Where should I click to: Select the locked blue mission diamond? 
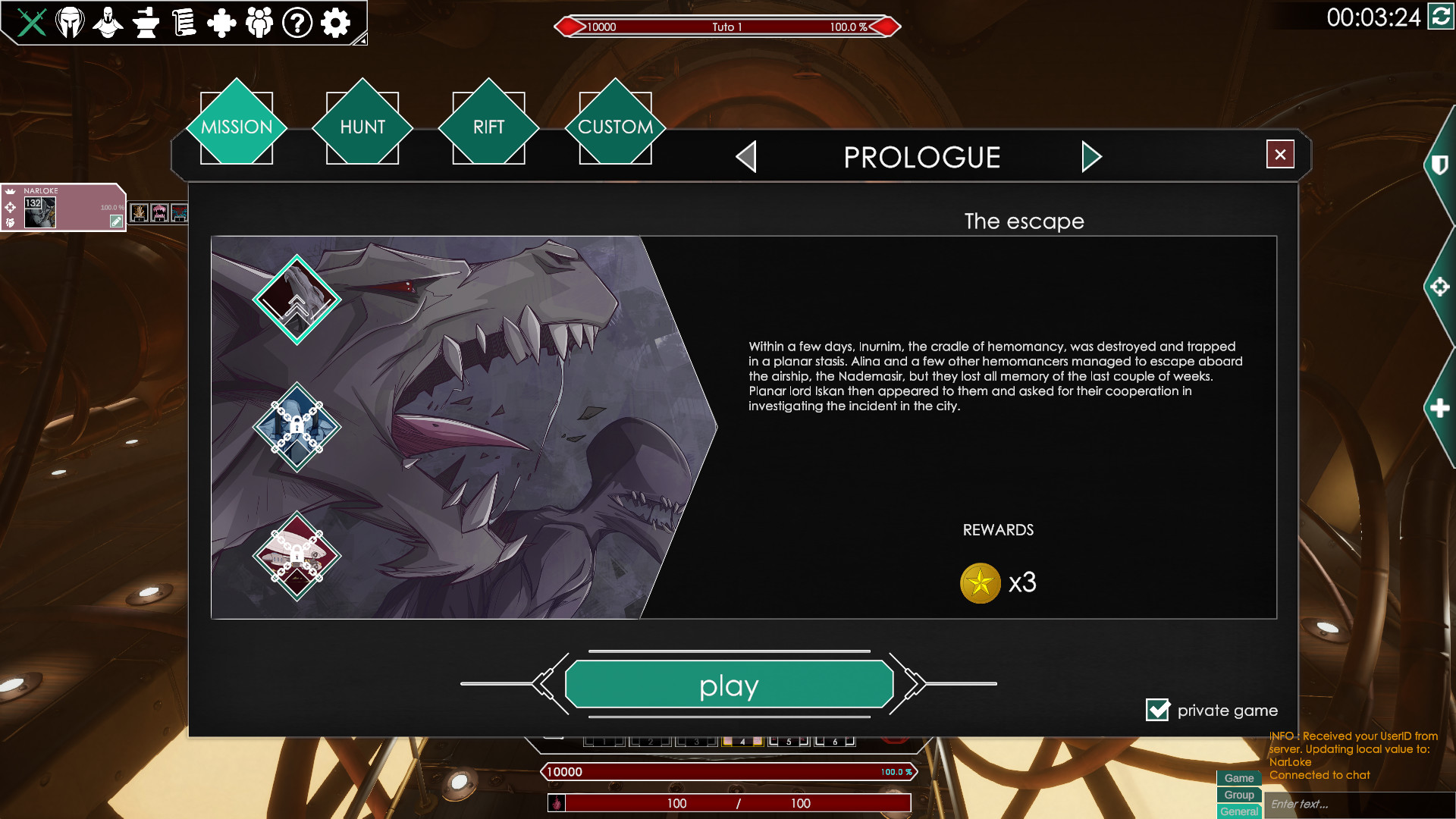click(x=297, y=427)
